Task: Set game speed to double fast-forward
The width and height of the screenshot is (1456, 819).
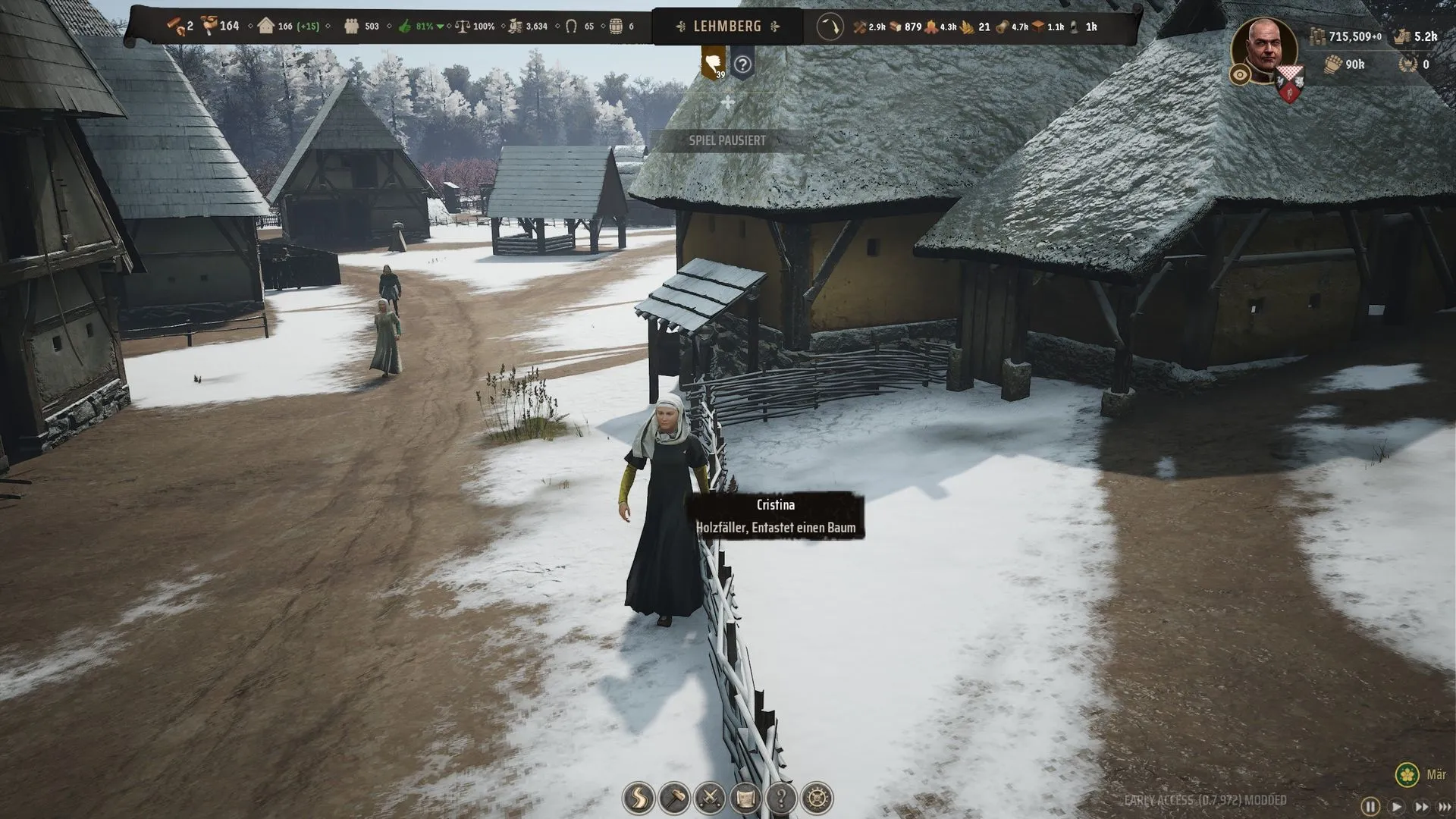Action: tap(1421, 806)
